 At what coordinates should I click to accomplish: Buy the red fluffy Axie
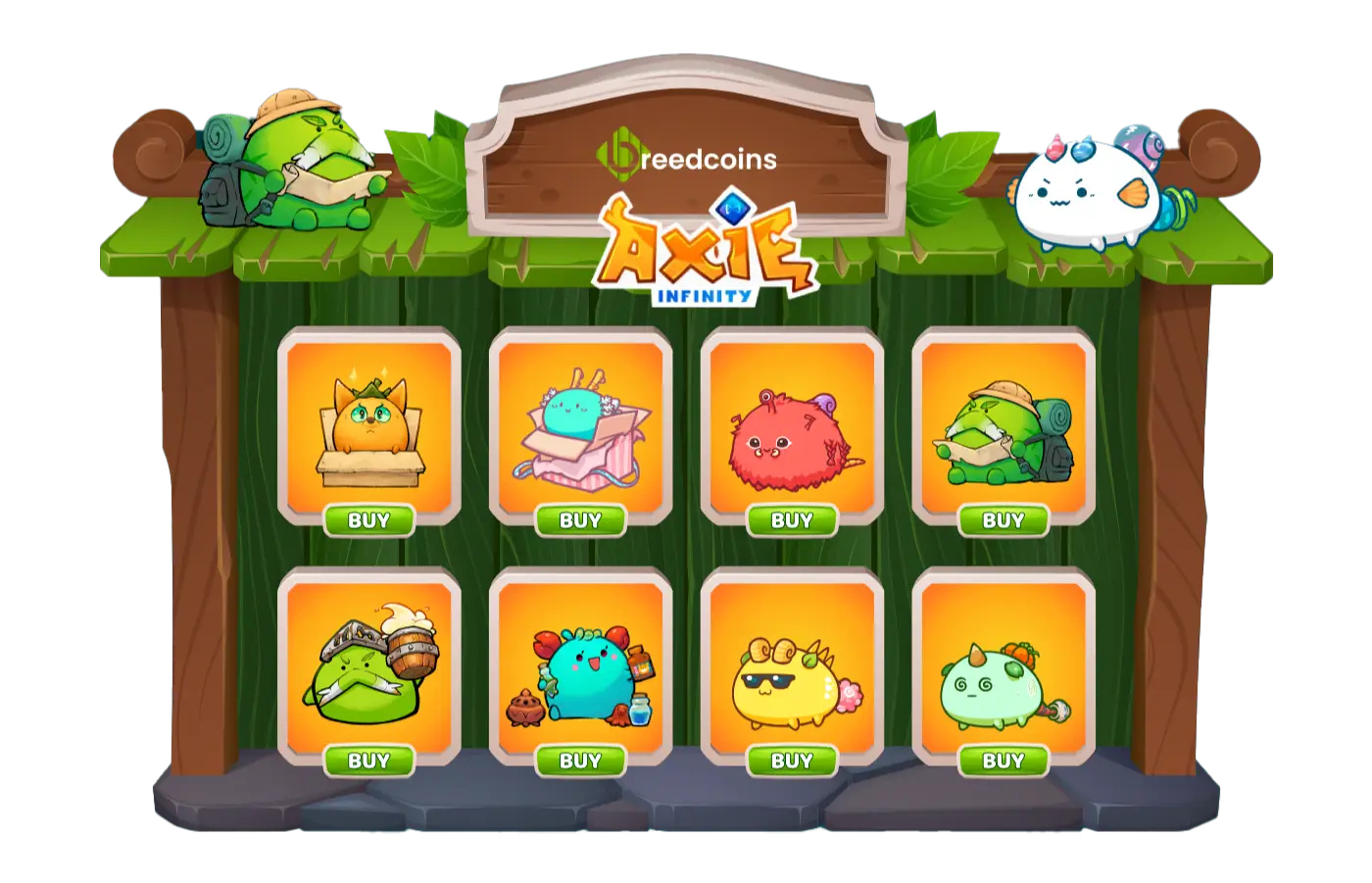point(794,520)
